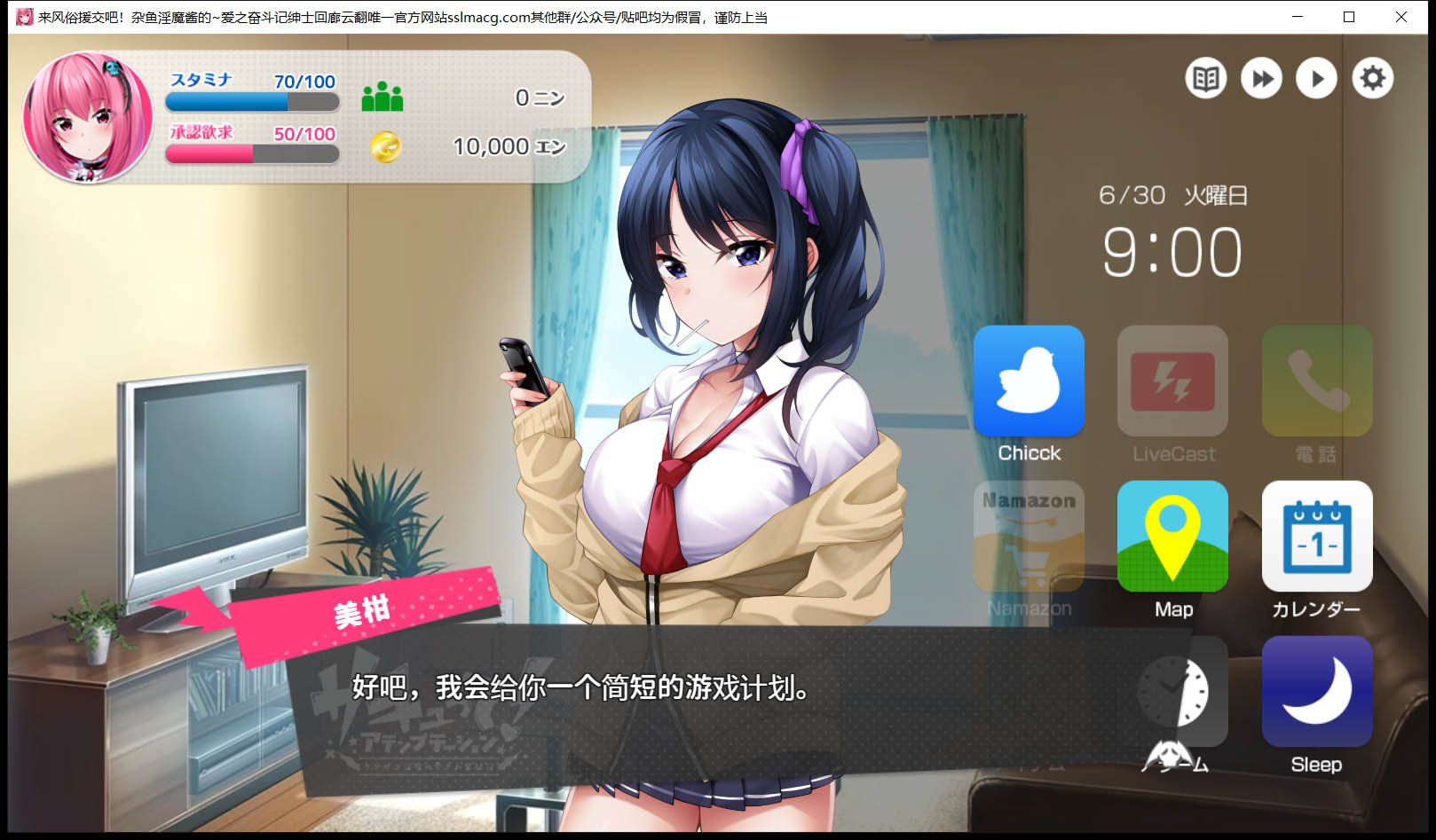1436x840 pixels.
Task: Open the clock mini-game app
Action: click(1173, 695)
